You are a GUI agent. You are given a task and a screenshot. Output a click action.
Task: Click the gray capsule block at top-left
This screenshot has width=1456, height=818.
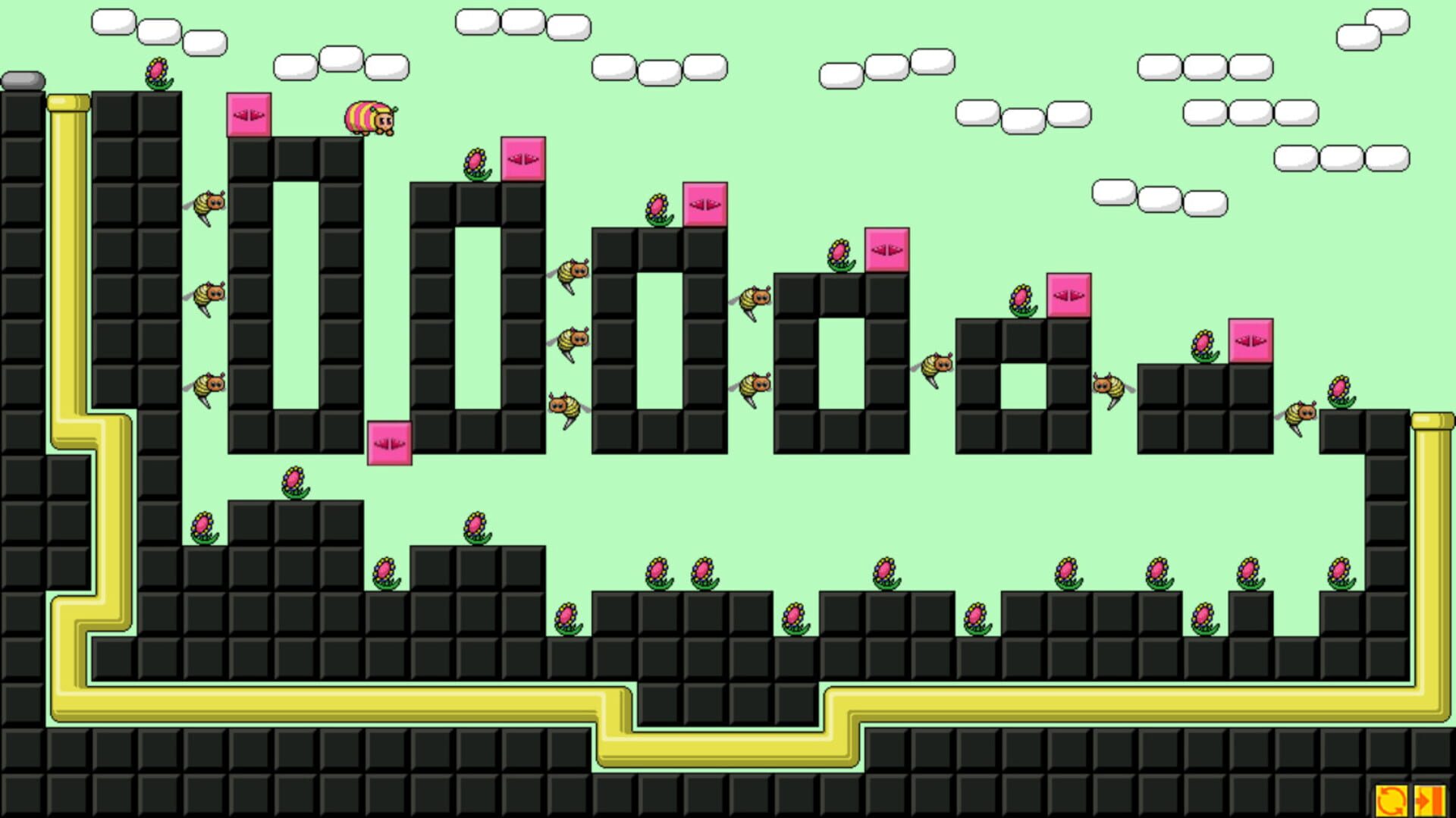pos(23,78)
